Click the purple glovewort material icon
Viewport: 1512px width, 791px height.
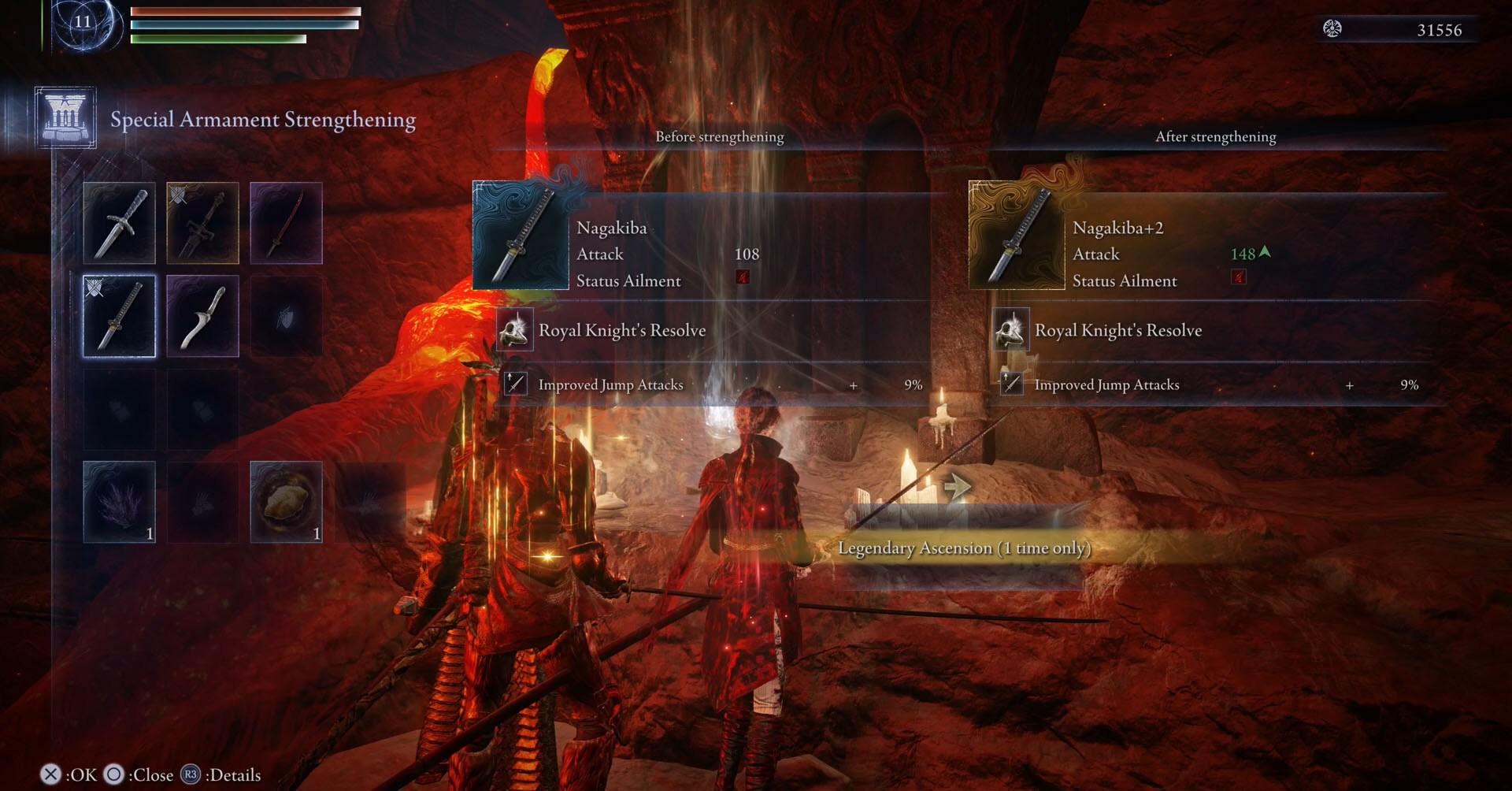point(119,501)
